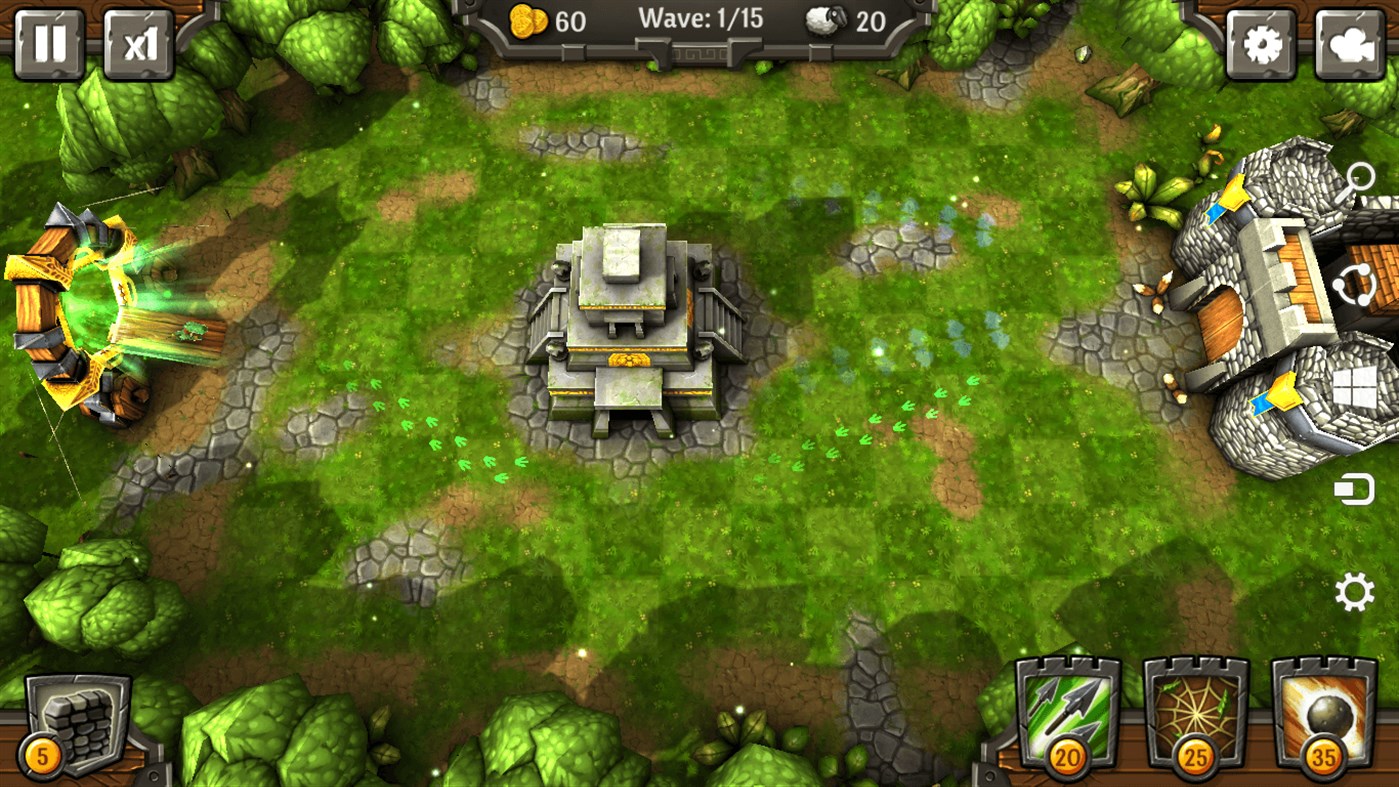Image resolution: width=1399 pixels, height=787 pixels.
Task: Select the spider web trap costing 25
Action: 1197,711
